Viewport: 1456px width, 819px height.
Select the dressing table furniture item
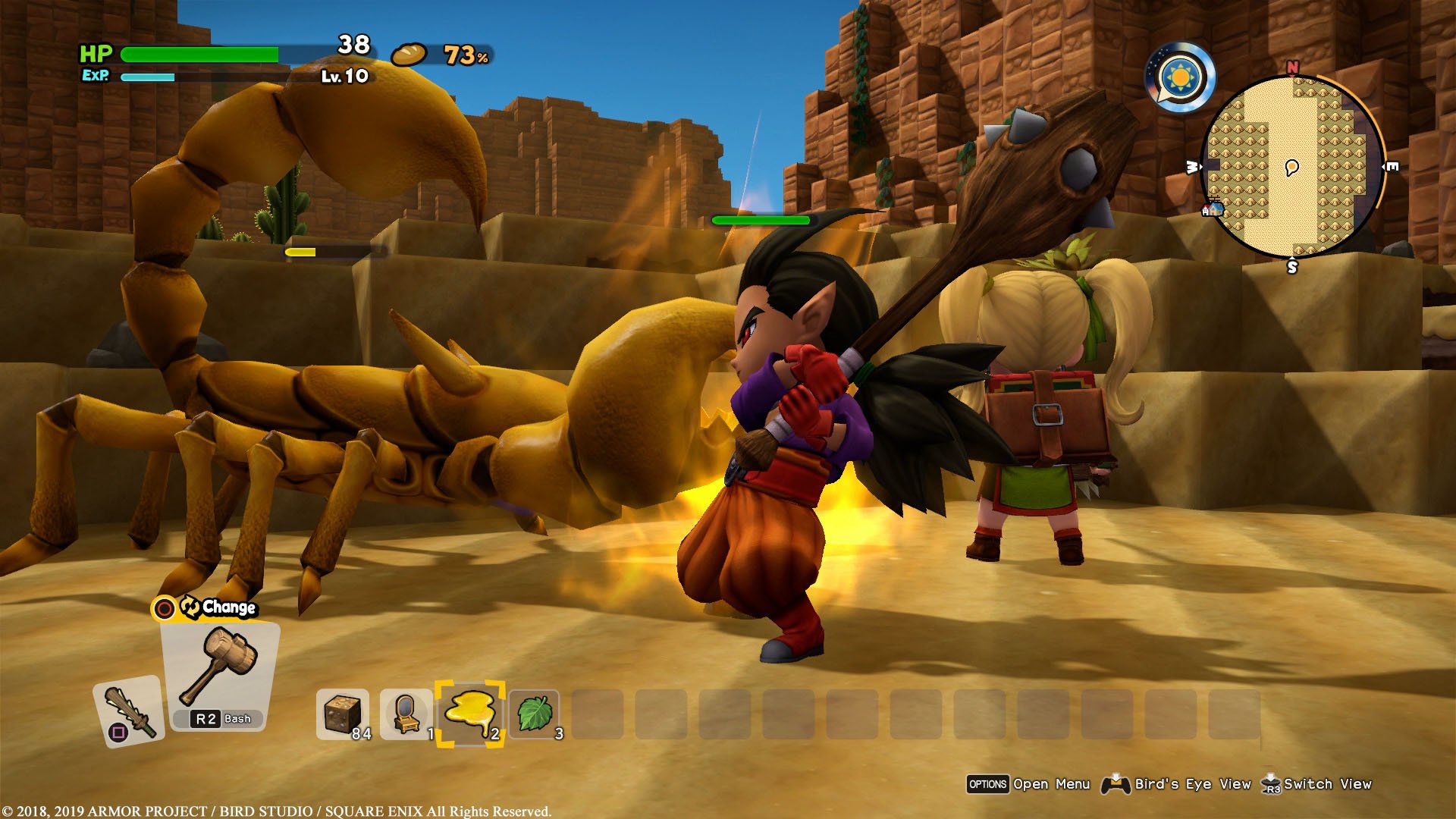point(406,713)
